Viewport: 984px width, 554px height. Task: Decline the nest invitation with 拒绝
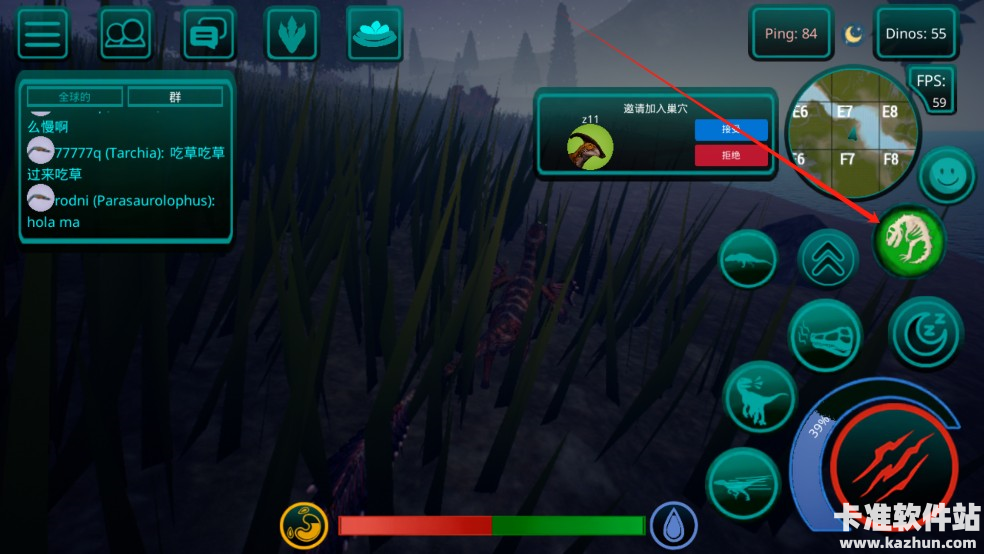pos(731,155)
